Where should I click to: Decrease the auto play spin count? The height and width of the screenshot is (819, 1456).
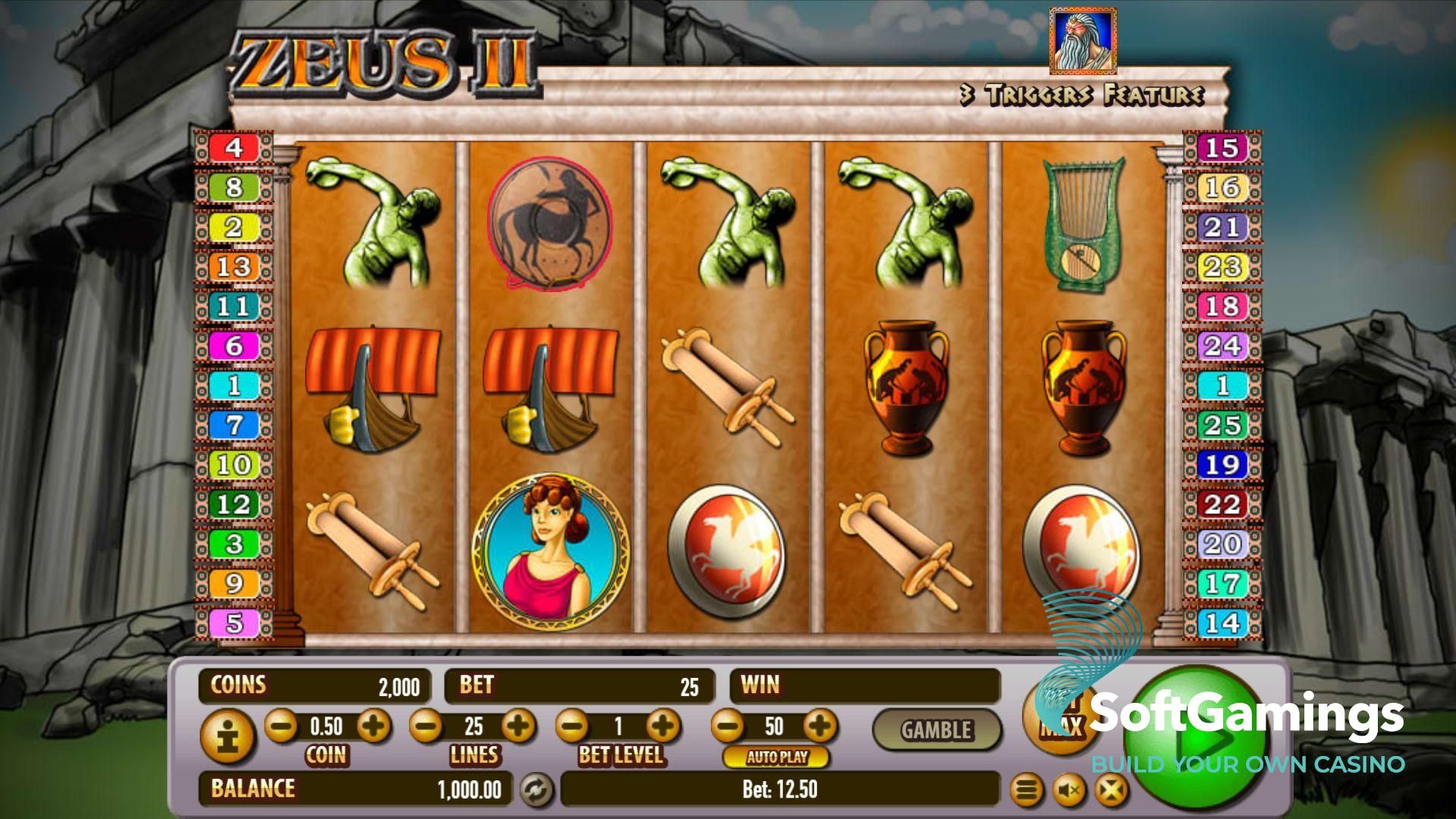coord(728,726)
